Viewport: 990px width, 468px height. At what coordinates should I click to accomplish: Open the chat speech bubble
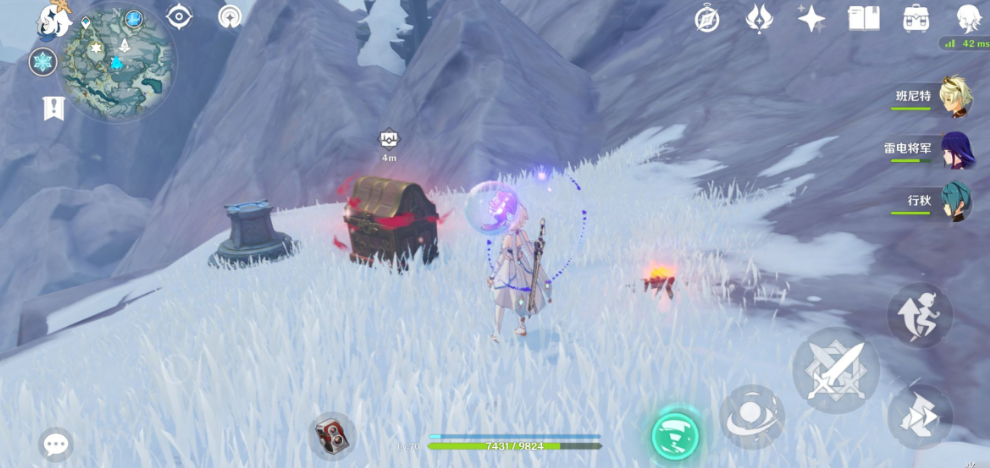pyautogui.click(x=56, y=443)
